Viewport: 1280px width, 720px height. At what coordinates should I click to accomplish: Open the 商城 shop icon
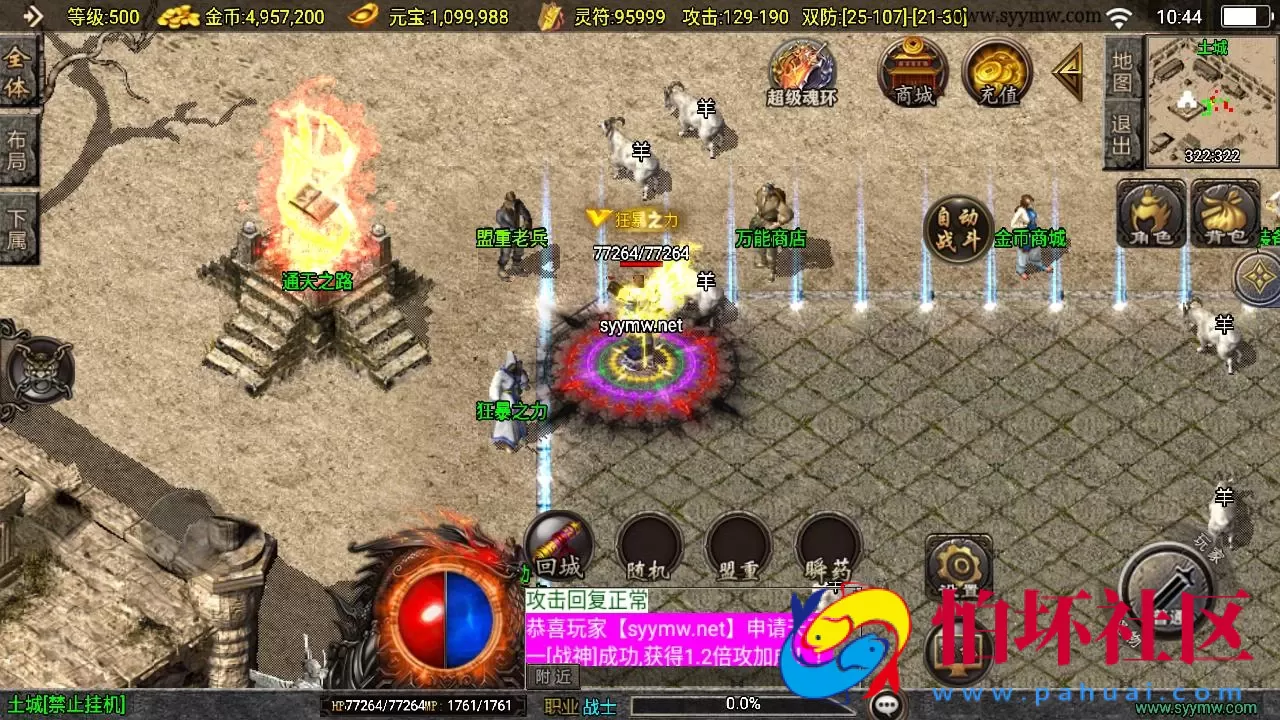[911, 70]
